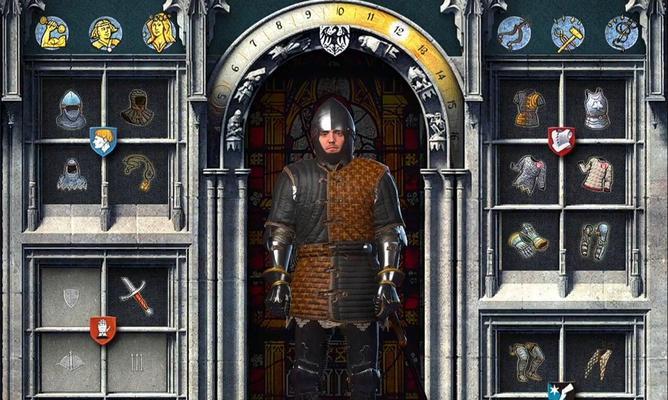The height and width of the screenshot is (400, 668).
Task: Select the hose leggings slot
Action: point(596,362)
